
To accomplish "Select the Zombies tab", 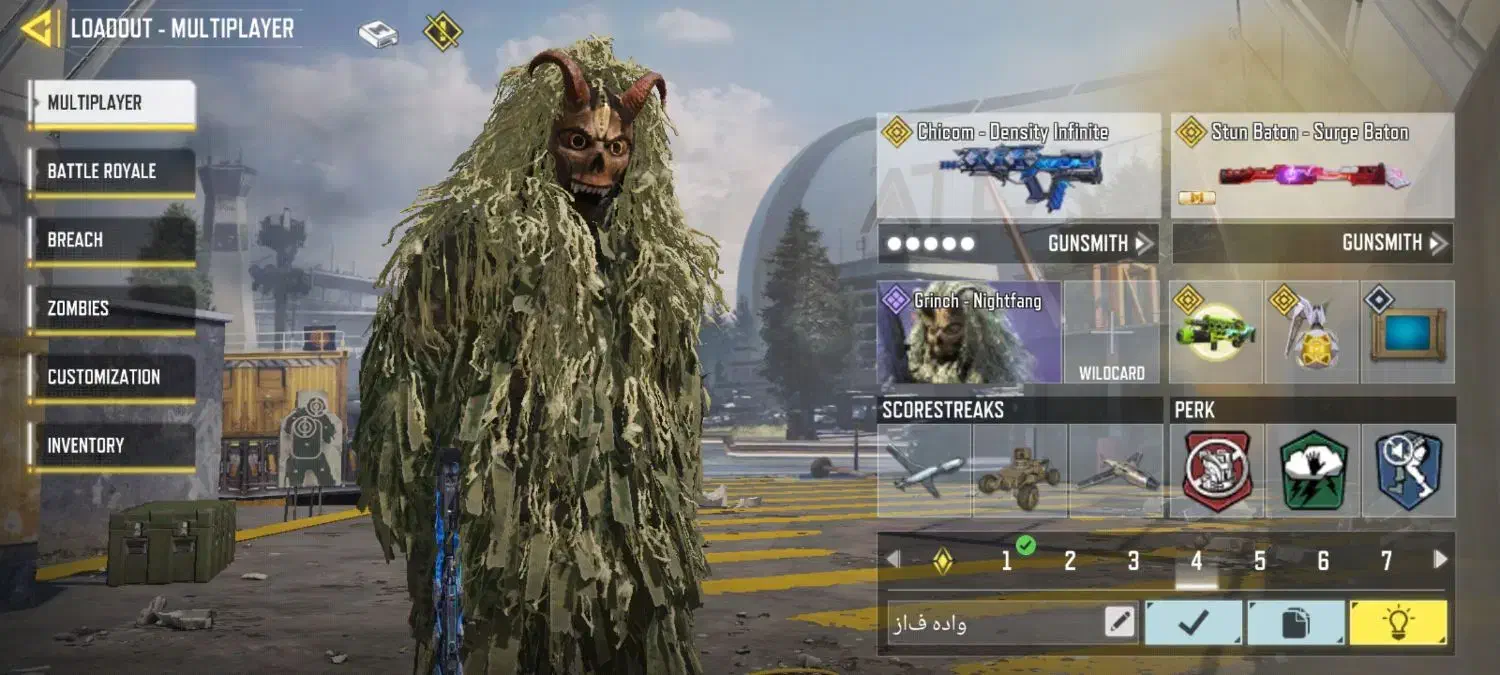I will pos(111,309).
